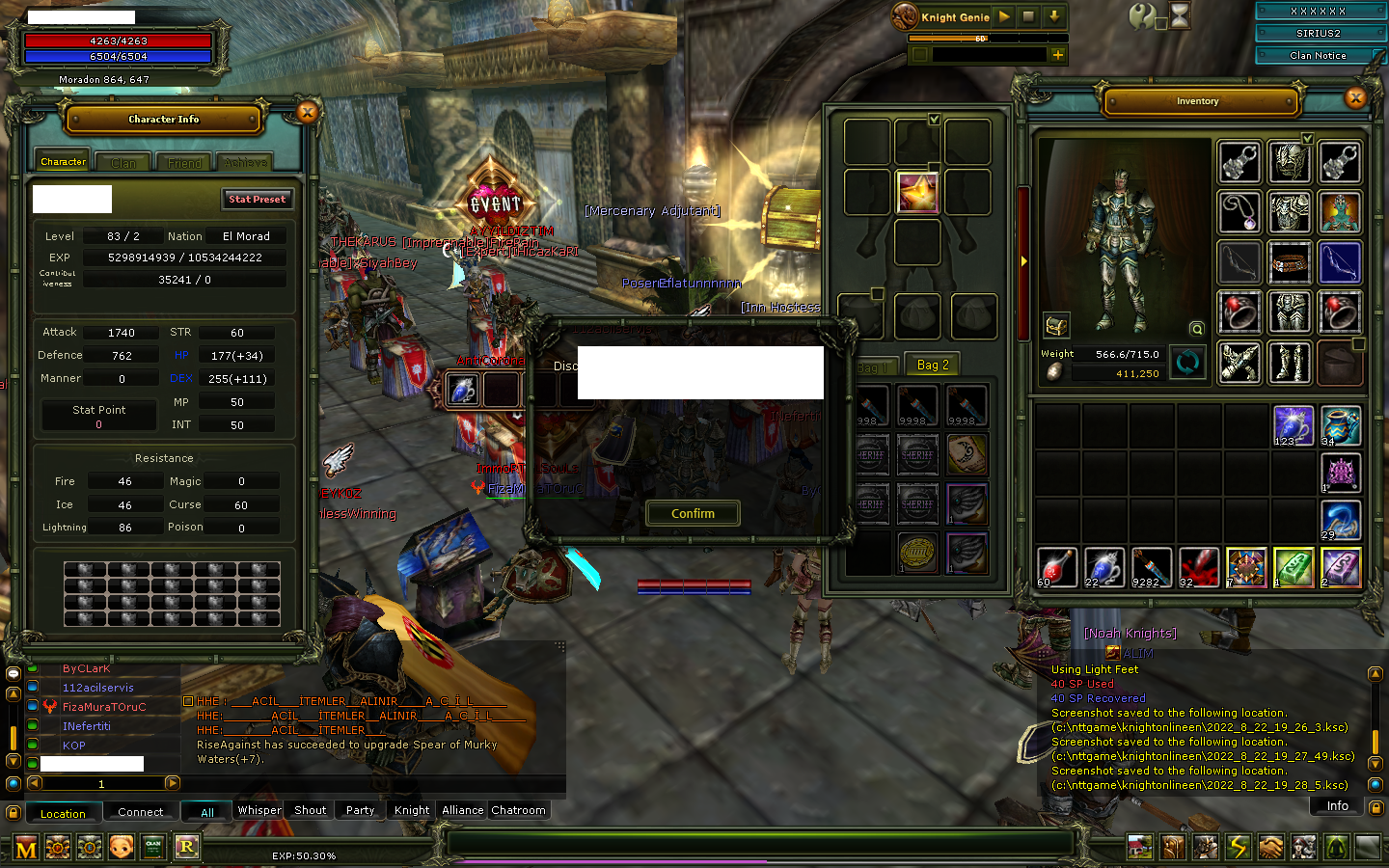Start the Knight Genie with the play button

click(x=1004, y=16)
